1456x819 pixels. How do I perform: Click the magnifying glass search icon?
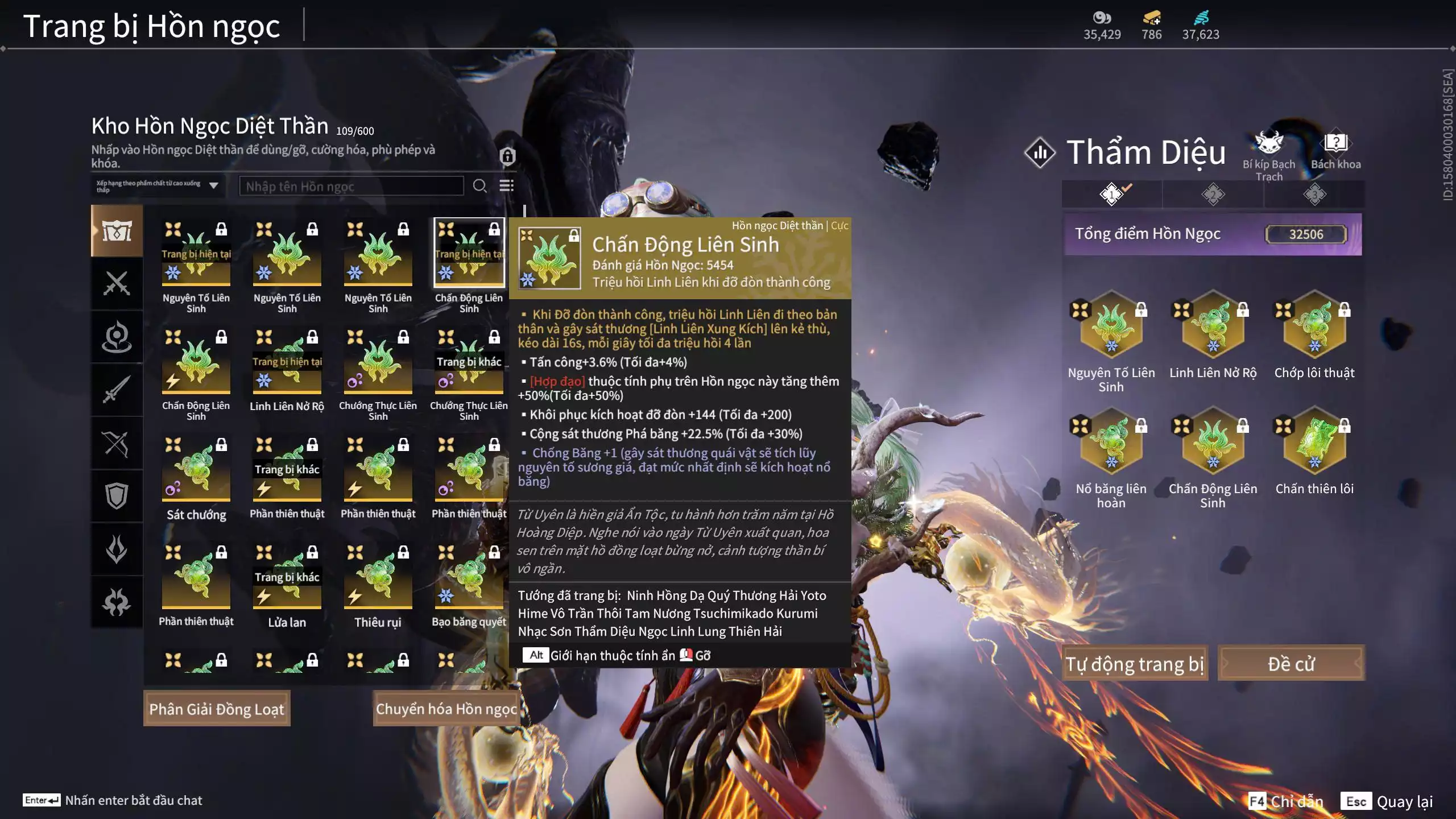click(479, 186)
